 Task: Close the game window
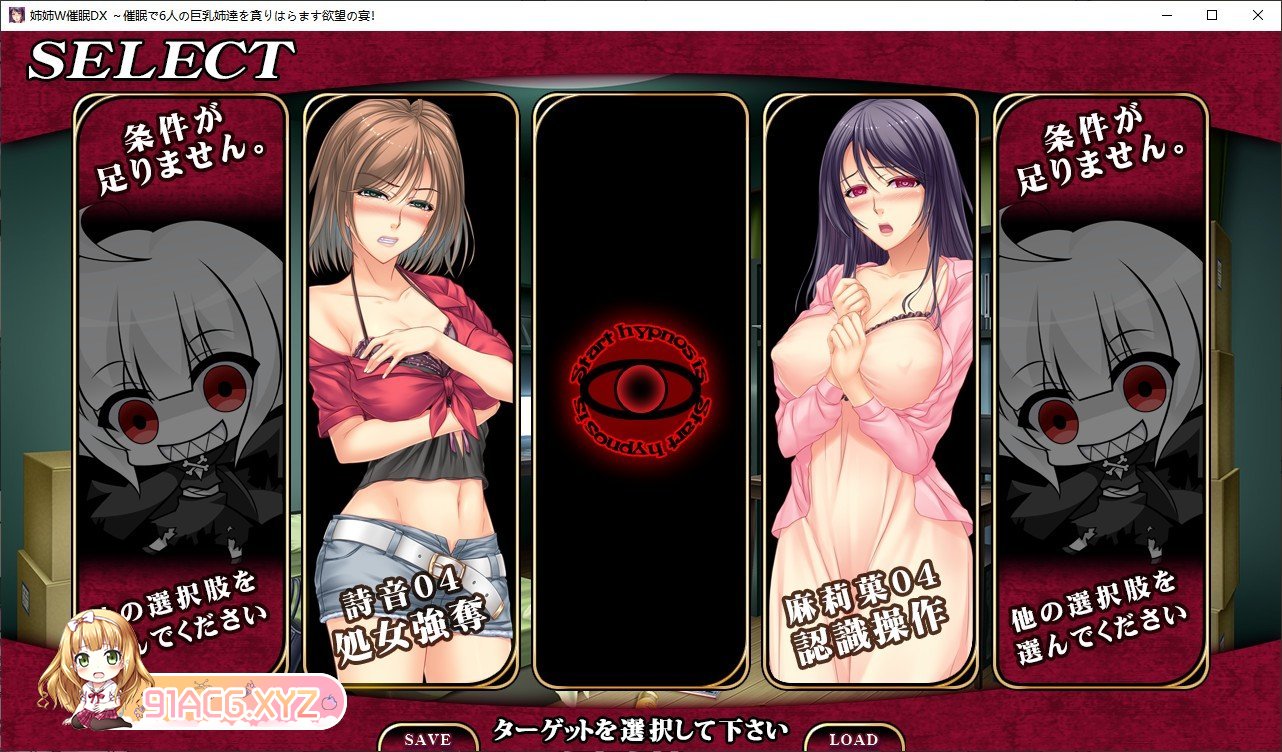pyautogui.click(x=1258, y=15)
